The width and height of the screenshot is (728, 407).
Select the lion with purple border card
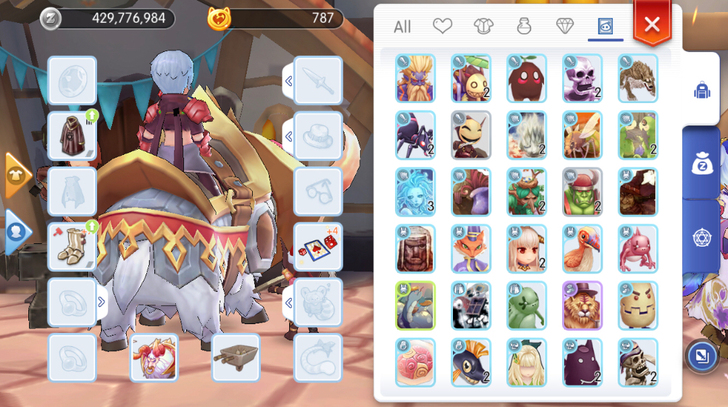[582, 305]
